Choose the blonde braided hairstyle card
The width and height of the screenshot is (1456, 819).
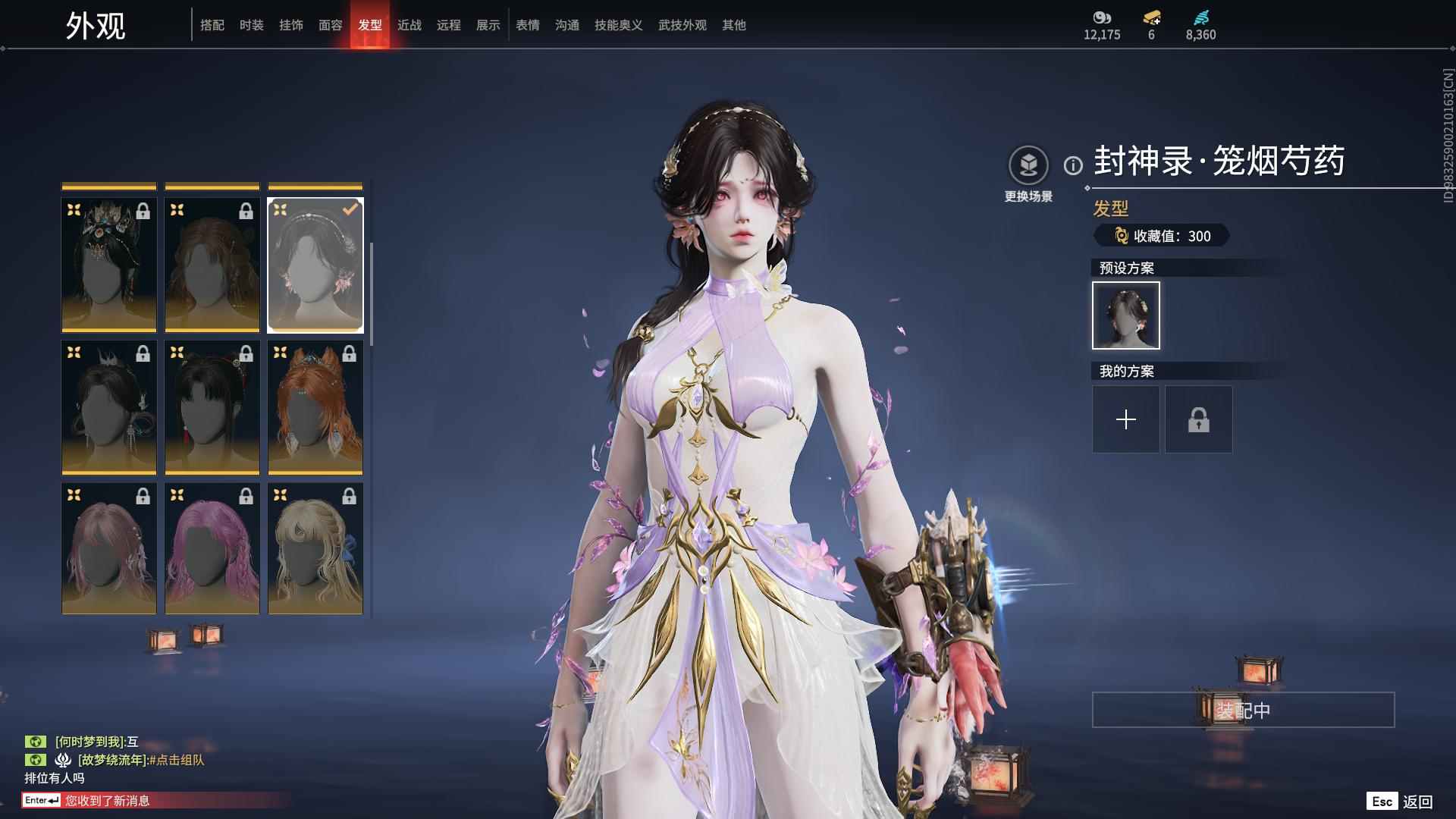point(315,548)
